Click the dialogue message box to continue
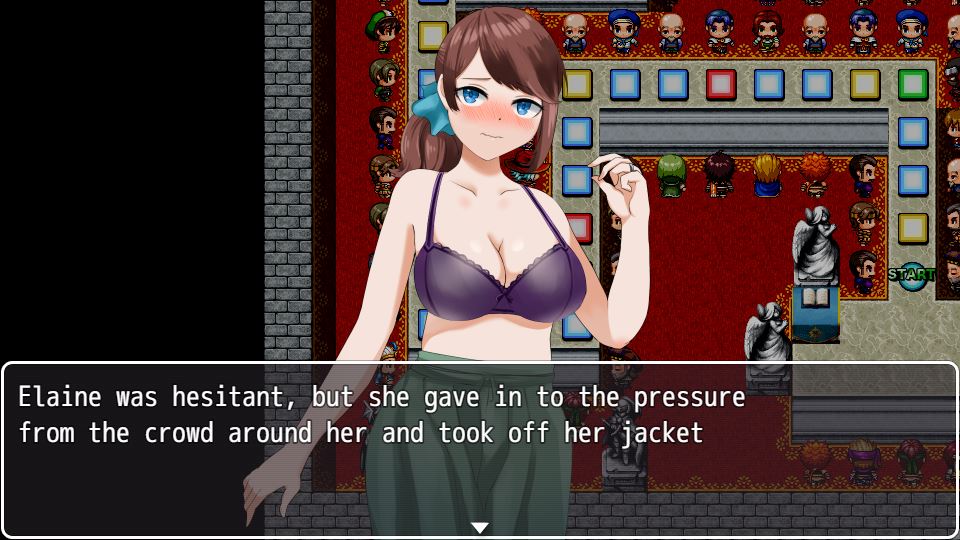The image size is (960, 540). pyautogui.click(x=480, y=450)
